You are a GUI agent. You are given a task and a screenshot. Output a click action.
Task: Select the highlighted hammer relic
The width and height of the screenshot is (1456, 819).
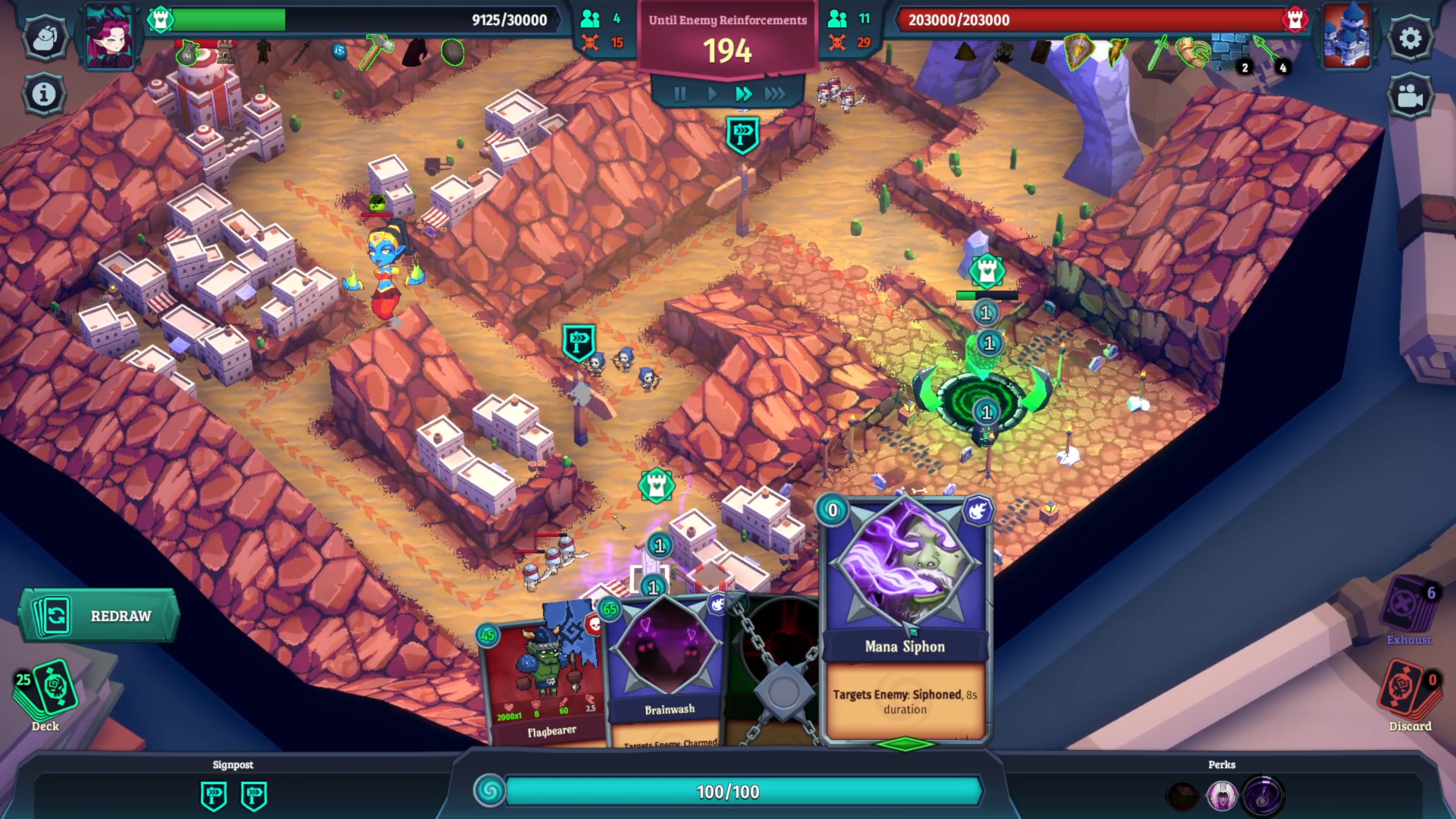pos(377,52)
